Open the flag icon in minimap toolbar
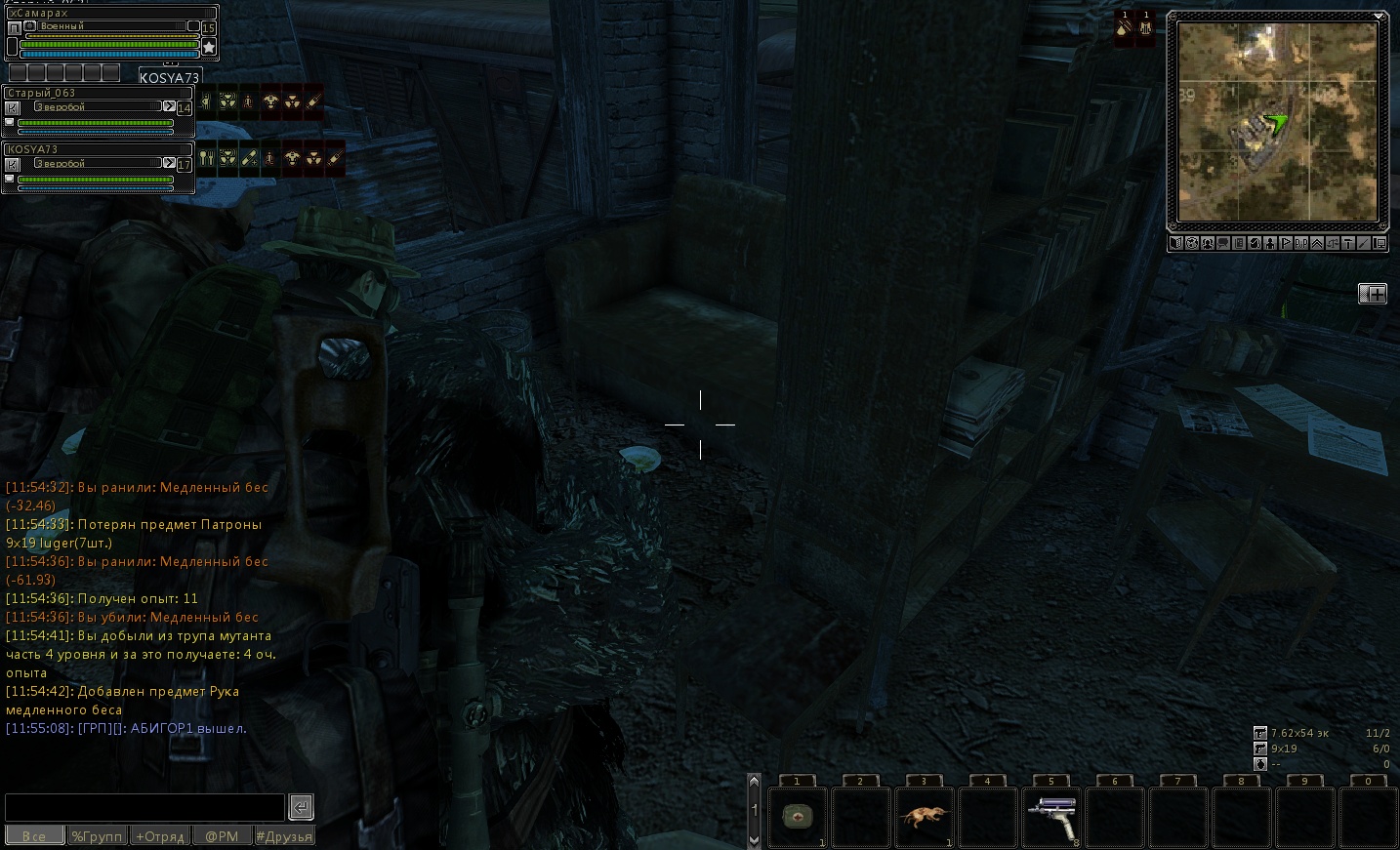 click(1286, 244)
